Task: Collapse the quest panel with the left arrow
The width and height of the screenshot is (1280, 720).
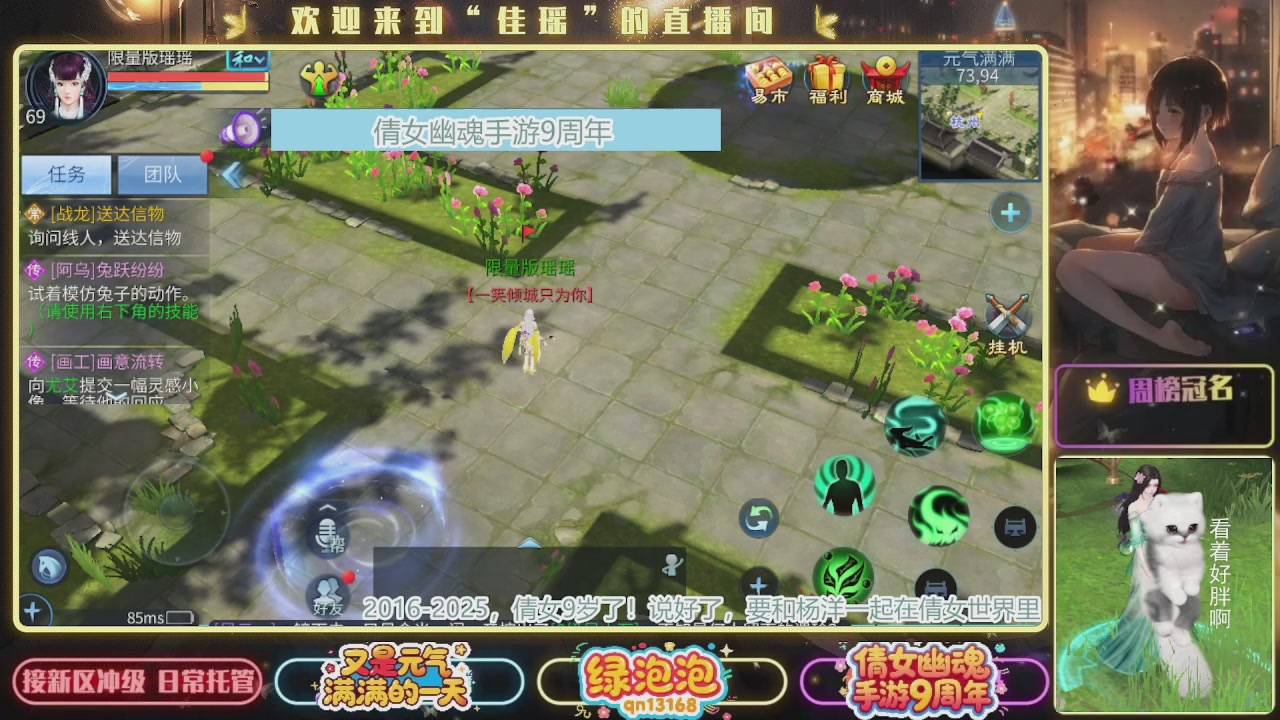Action: 231,173
